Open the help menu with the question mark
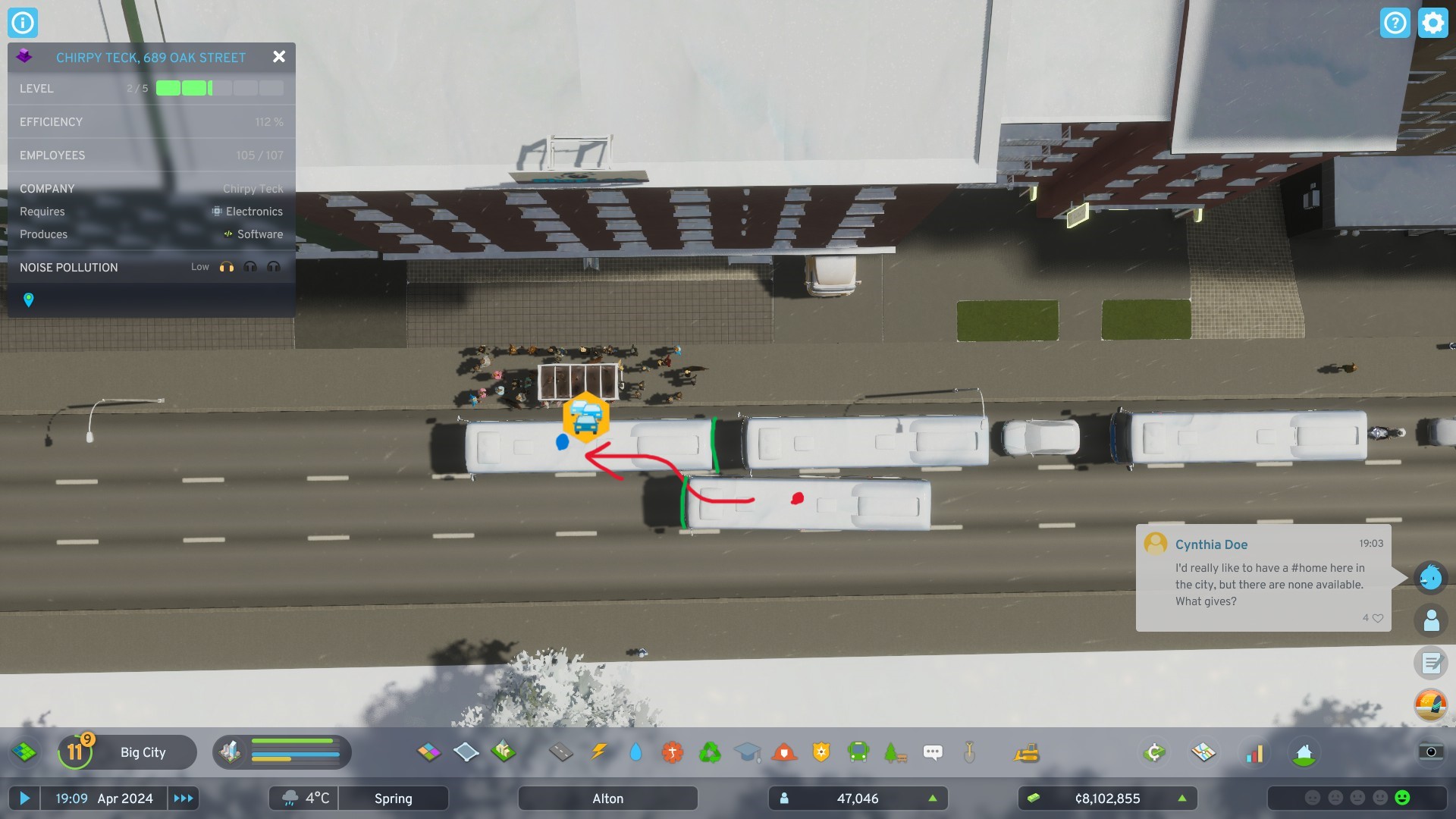Viewport: 1456px width, 819px height. coord(1395,22)
